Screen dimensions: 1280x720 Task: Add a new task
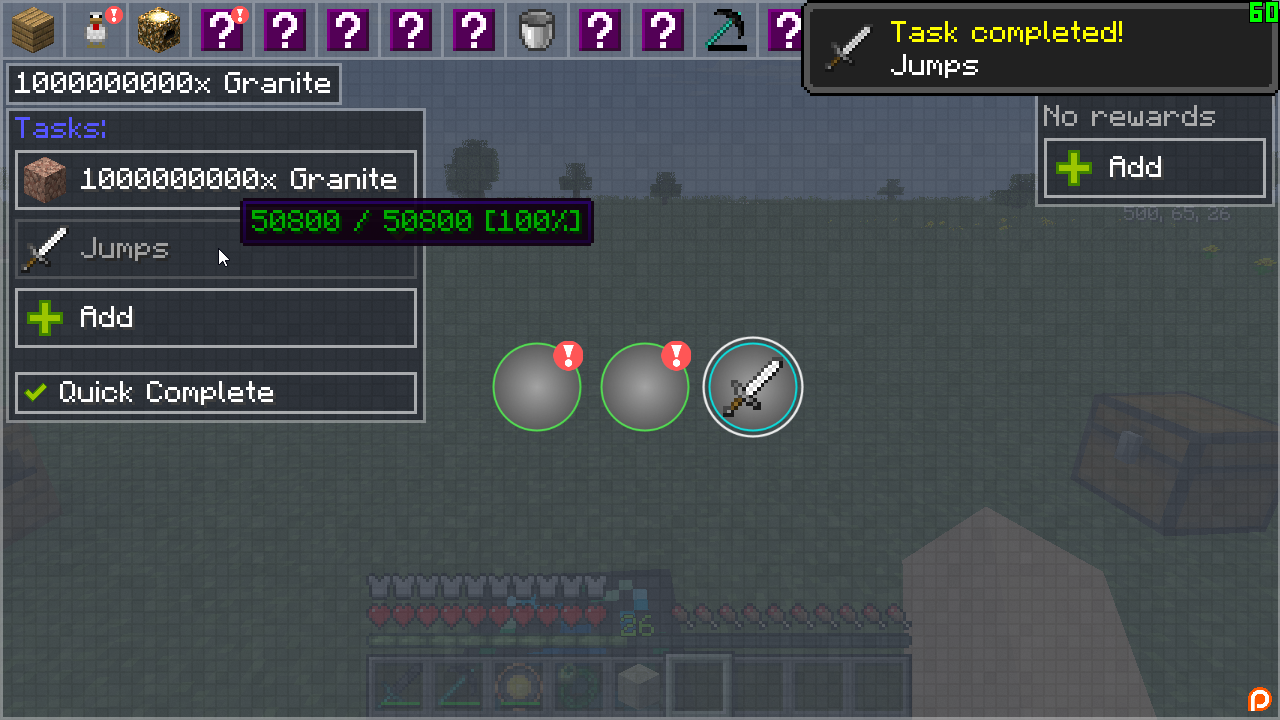click(216, 318)
